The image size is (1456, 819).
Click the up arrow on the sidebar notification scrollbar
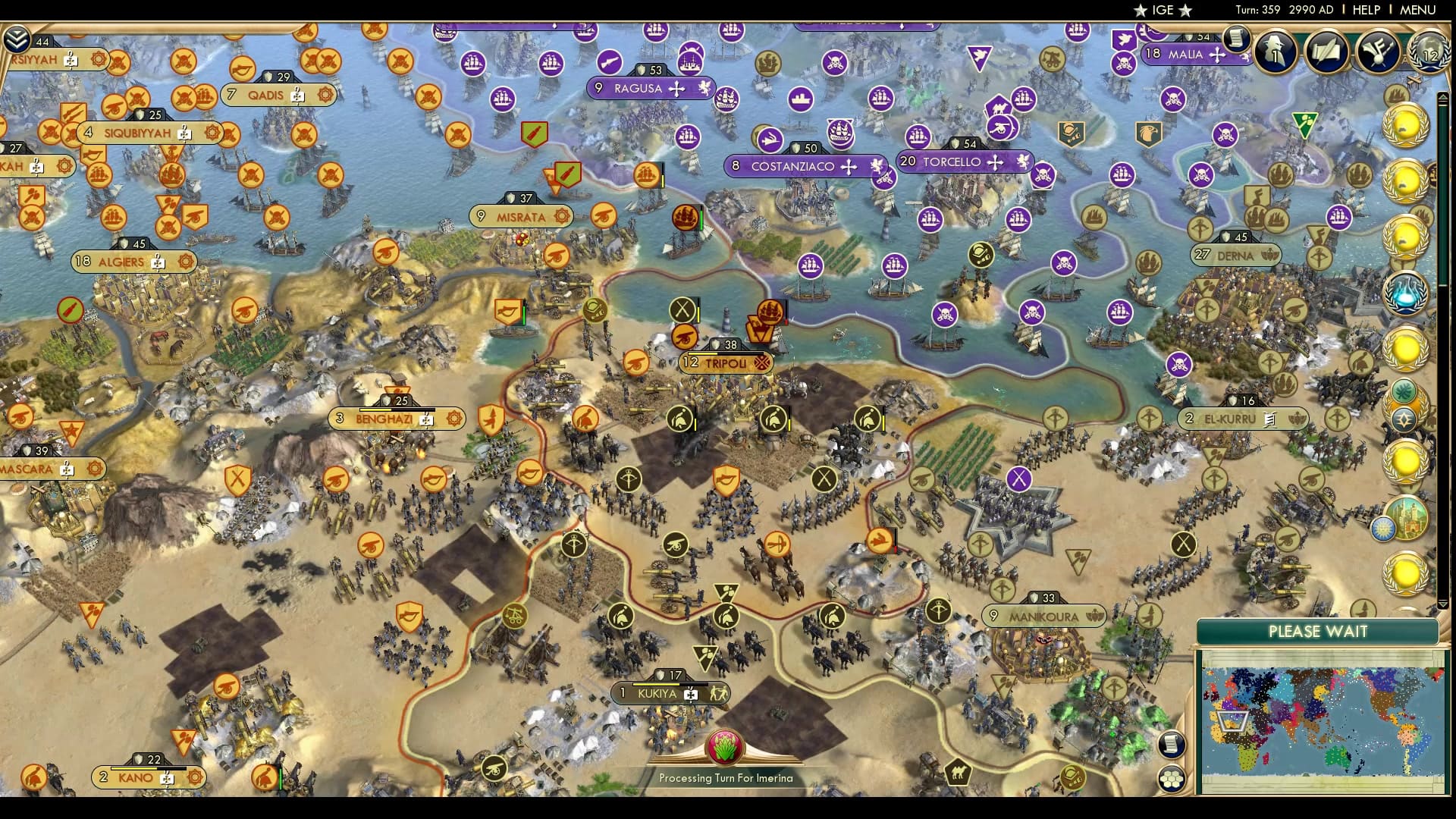[x=1443, y=97]
